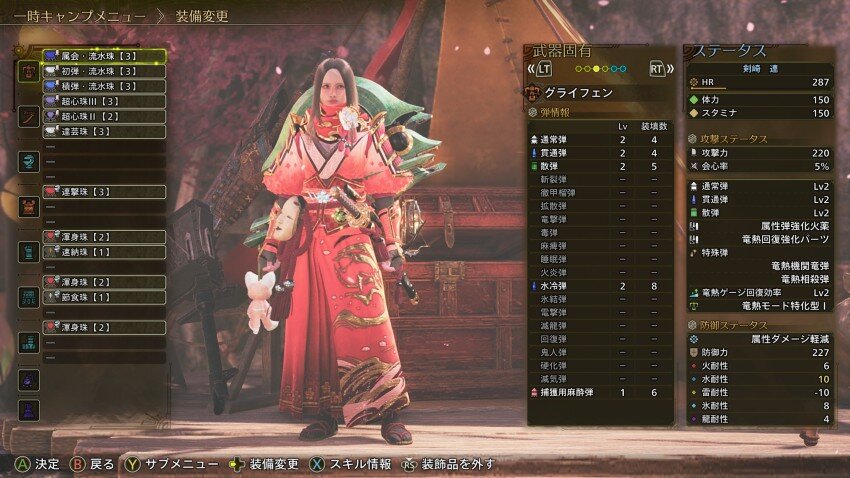Select the 達芸珠【3】 decoration row
850x478 pixels.
[x=104, y=131]
